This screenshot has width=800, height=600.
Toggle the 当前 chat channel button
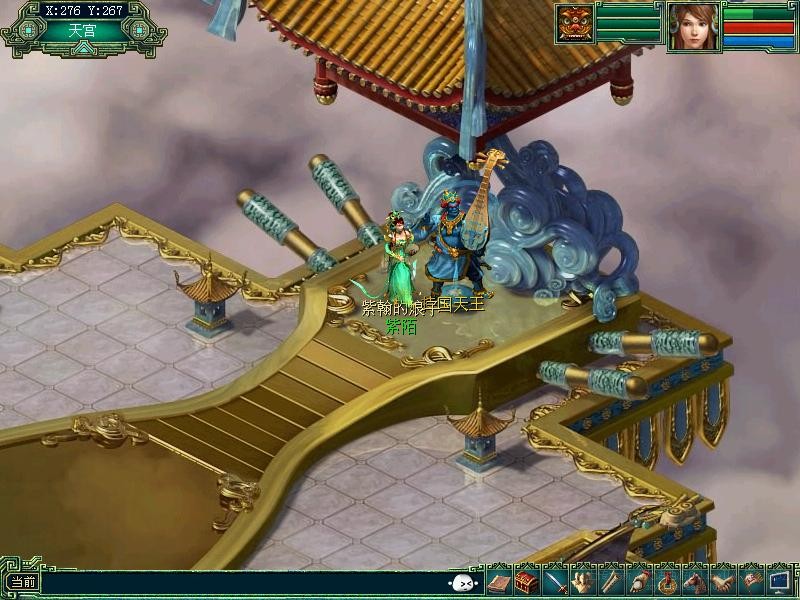(x=22, y=582)
